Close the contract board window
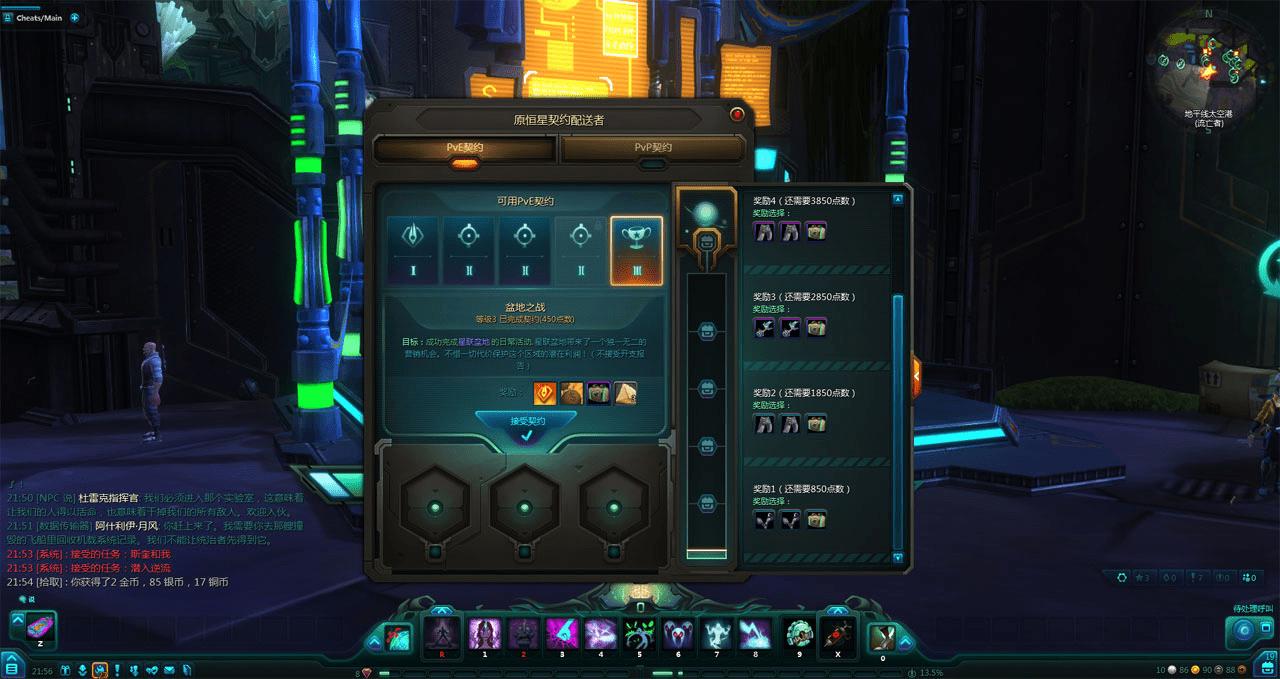The image size is (1280, 679). [738, 114]
